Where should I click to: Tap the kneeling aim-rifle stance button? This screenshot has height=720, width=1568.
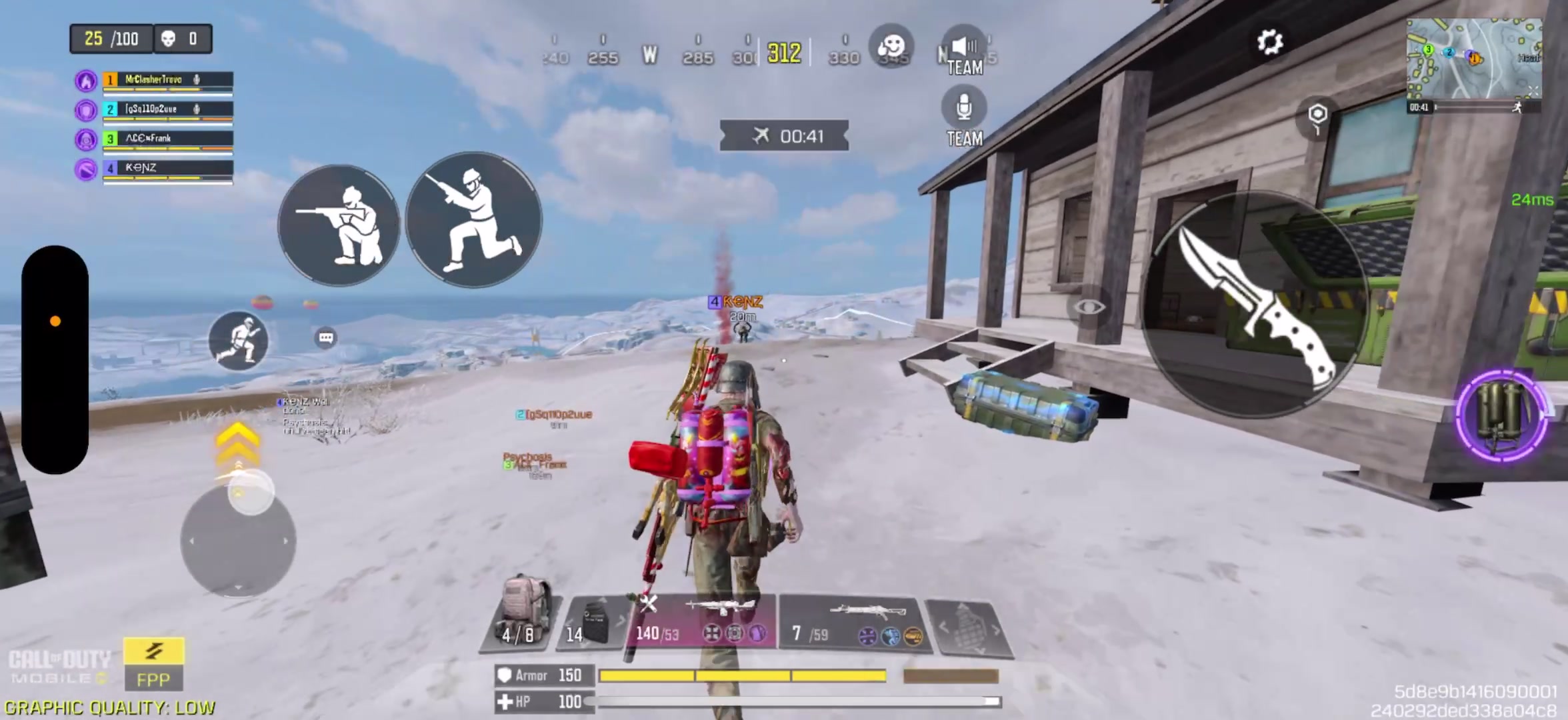tap(339, 225)
